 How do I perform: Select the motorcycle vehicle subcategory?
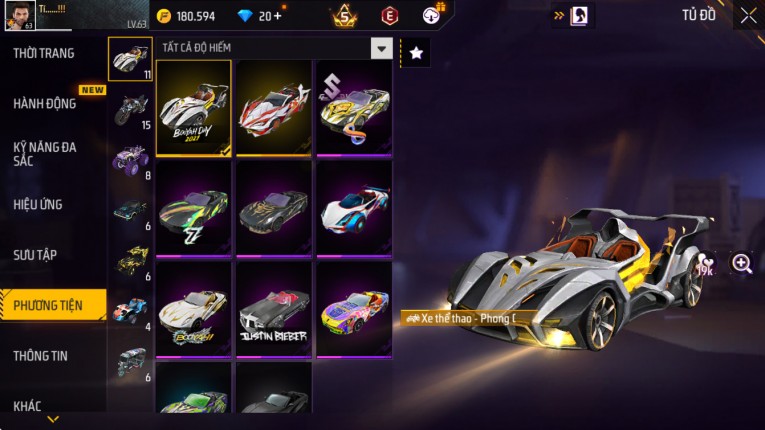[x=131, y=108]
